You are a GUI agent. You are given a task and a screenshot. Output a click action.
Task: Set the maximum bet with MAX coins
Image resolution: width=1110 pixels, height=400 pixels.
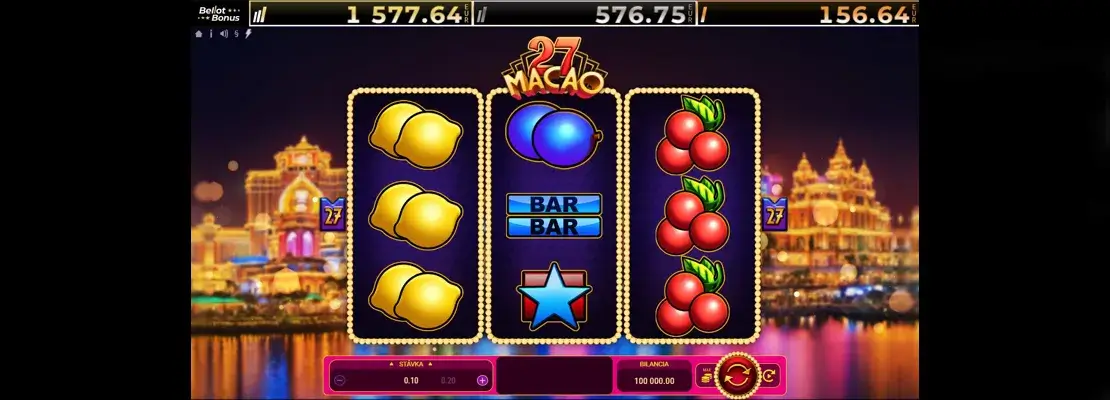(706, 376)
